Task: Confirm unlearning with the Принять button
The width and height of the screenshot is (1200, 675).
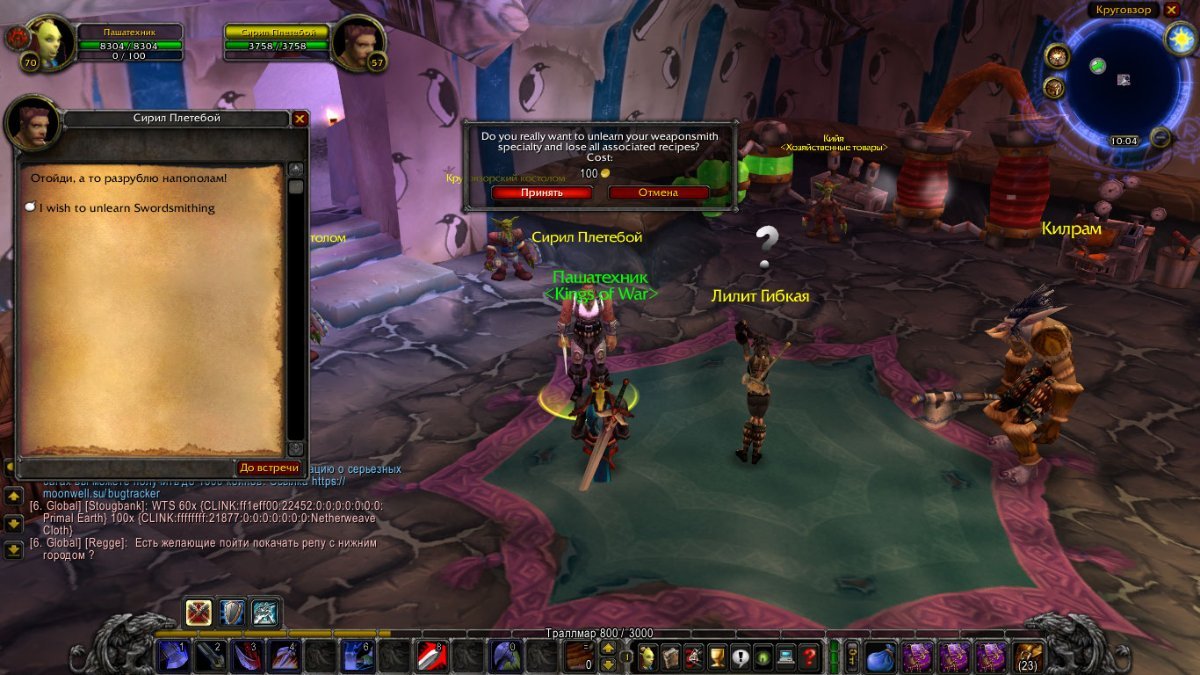Action: coord(541,192)
